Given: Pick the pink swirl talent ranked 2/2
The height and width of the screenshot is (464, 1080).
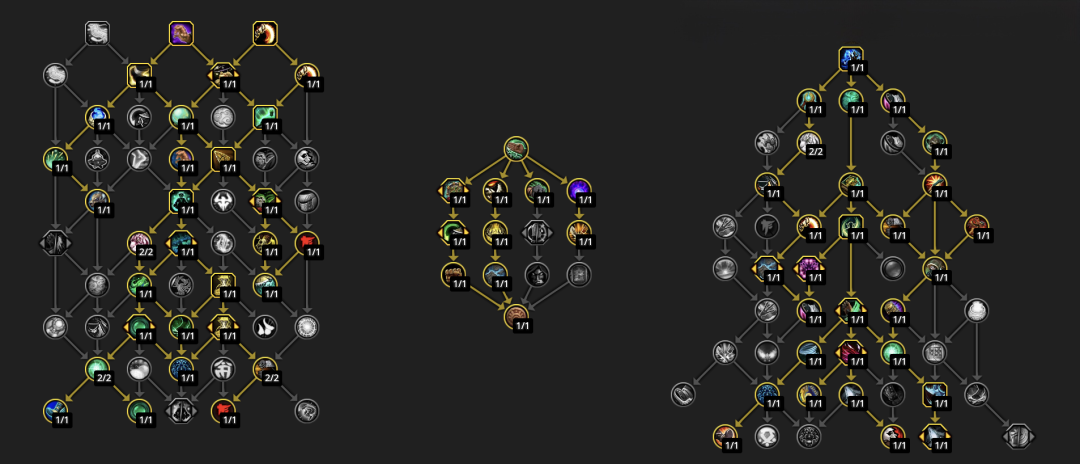Looking at the screenshot, I should click(x=139, y=242).
